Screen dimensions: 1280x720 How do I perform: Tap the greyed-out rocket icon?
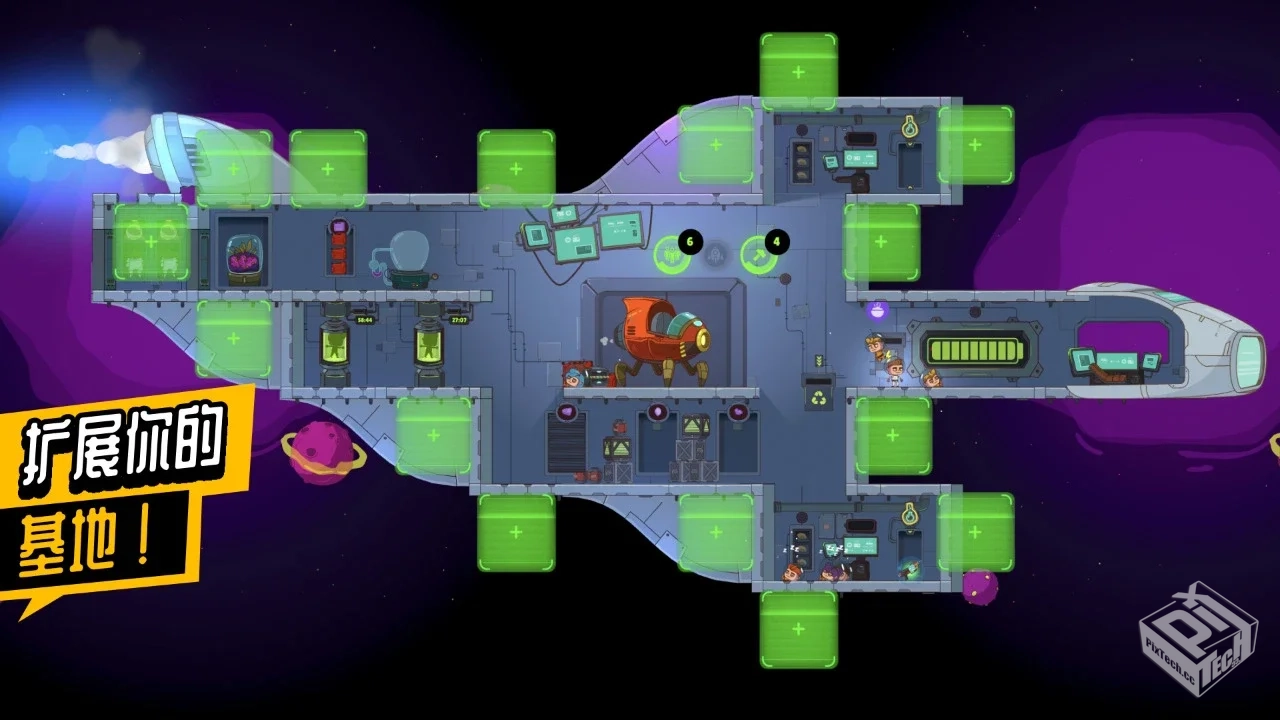point(714,256)
